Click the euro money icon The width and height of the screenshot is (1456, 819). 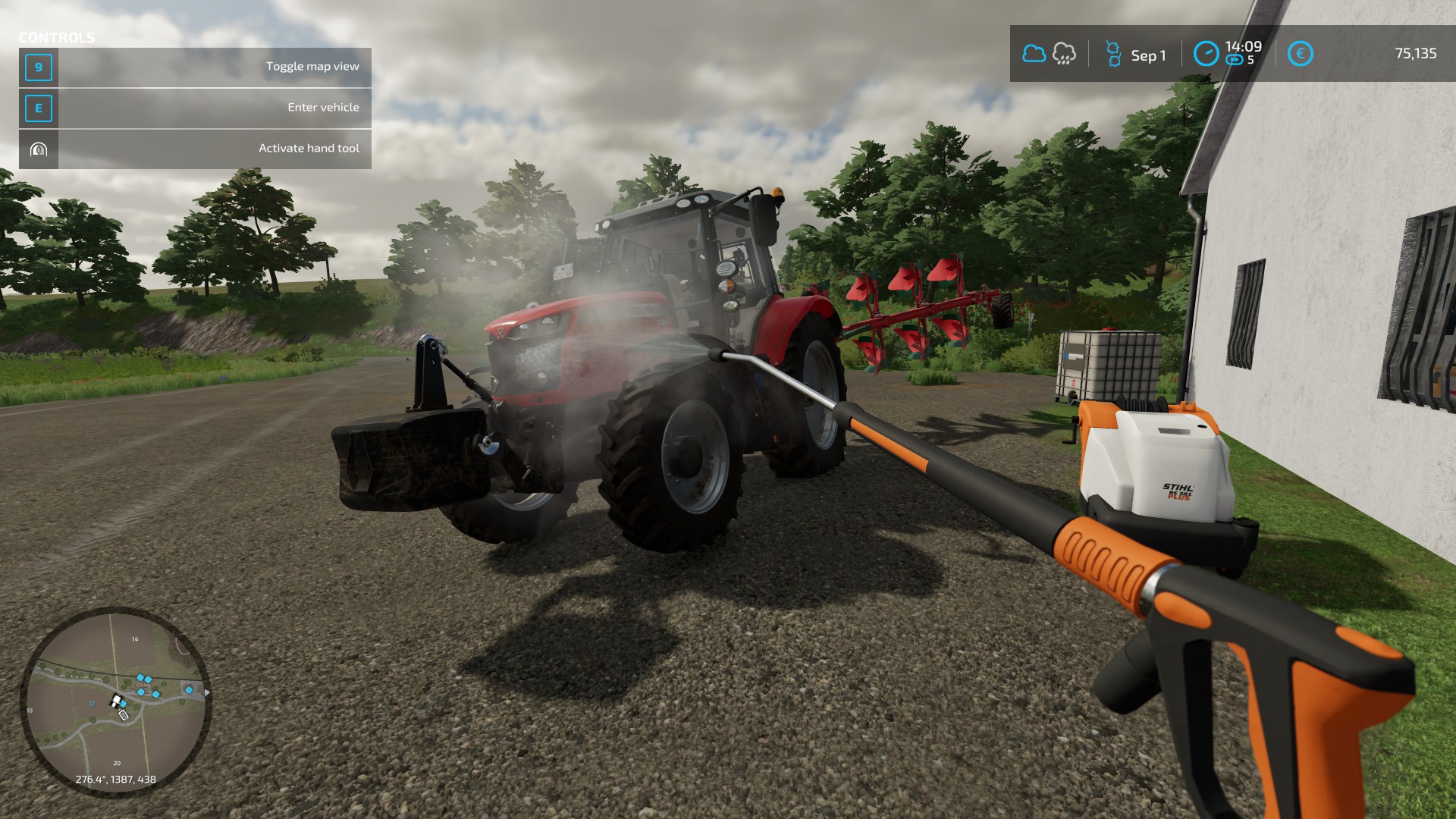(x=1300, y=54)
